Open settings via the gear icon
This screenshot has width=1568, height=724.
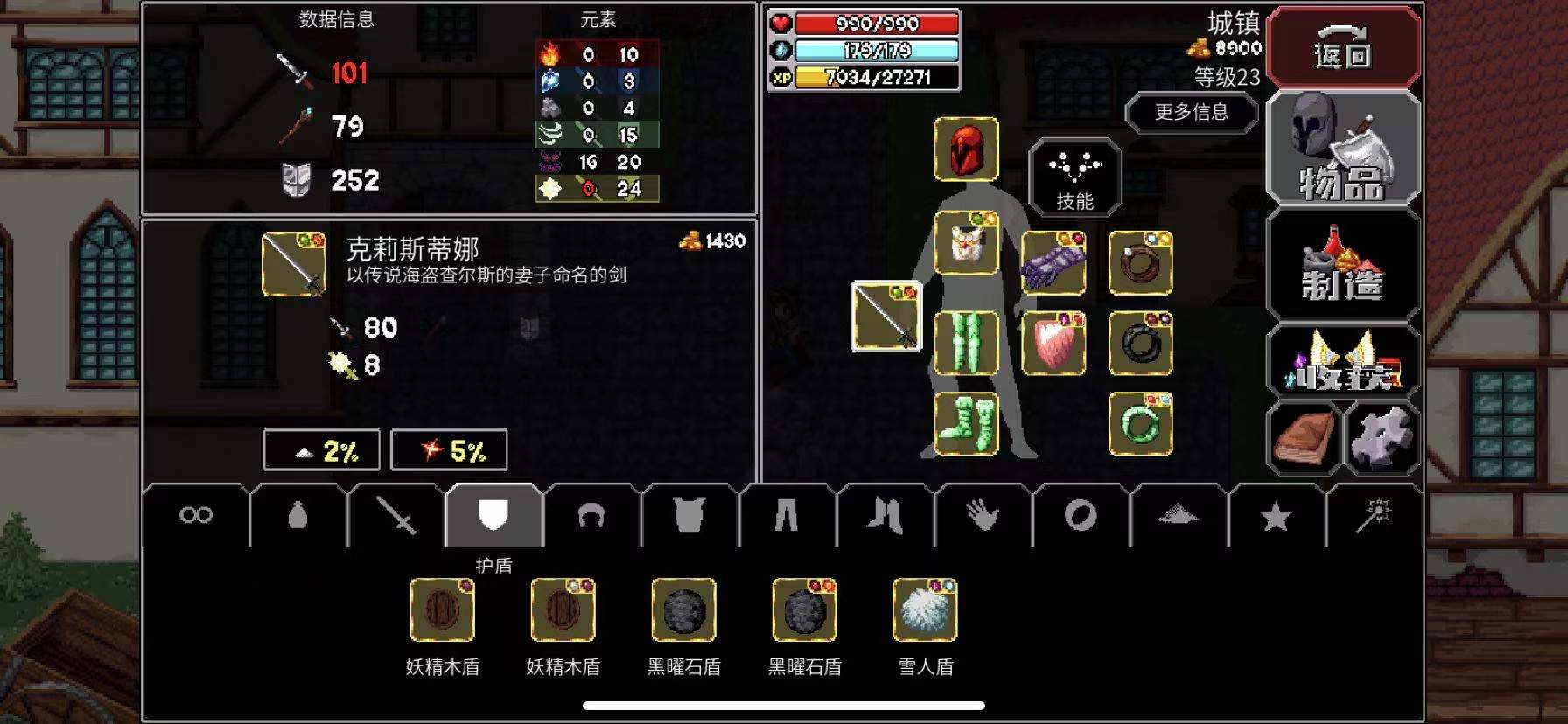tap(1382, 437)
